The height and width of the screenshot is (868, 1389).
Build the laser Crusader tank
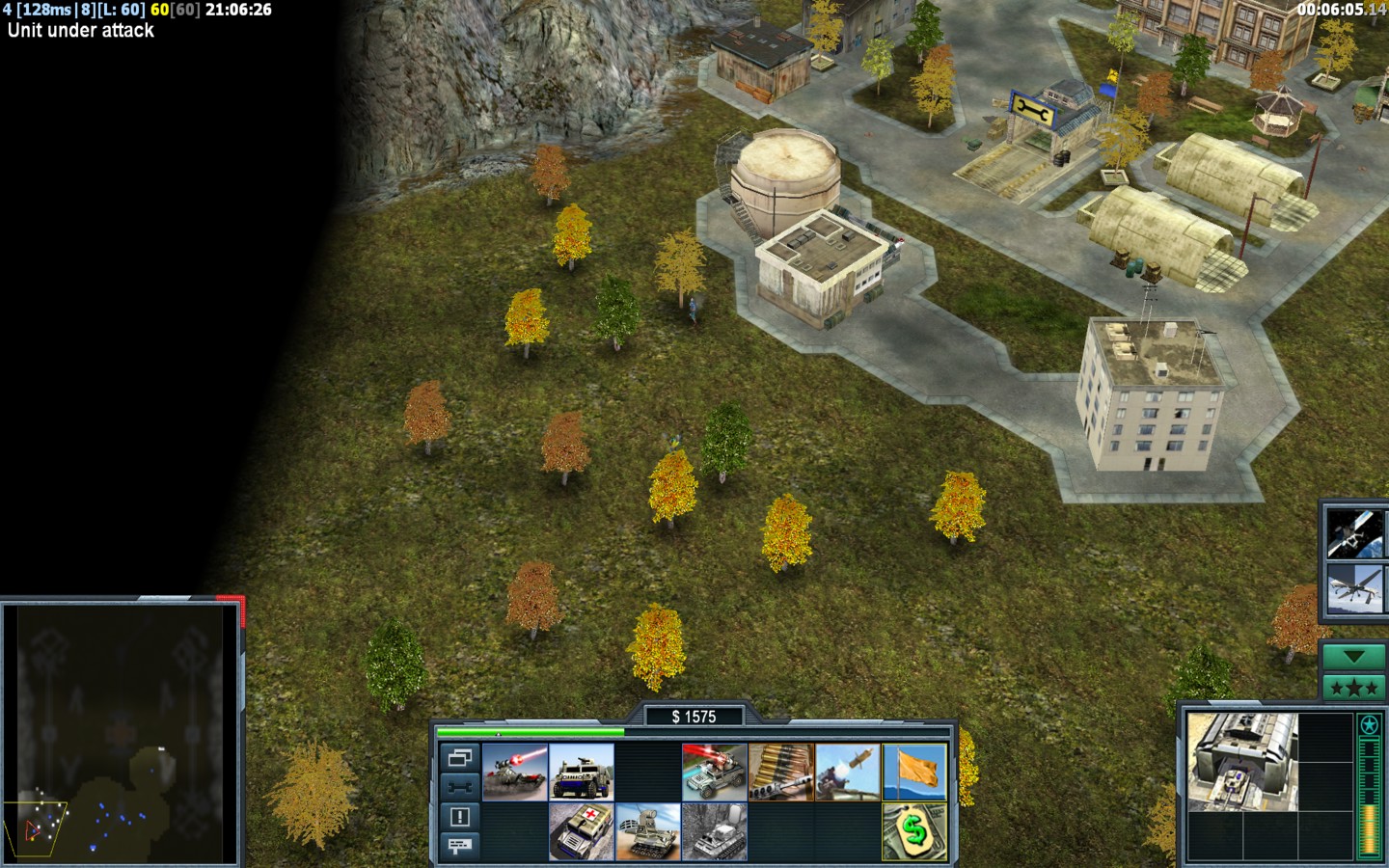[x=515, y=773]
